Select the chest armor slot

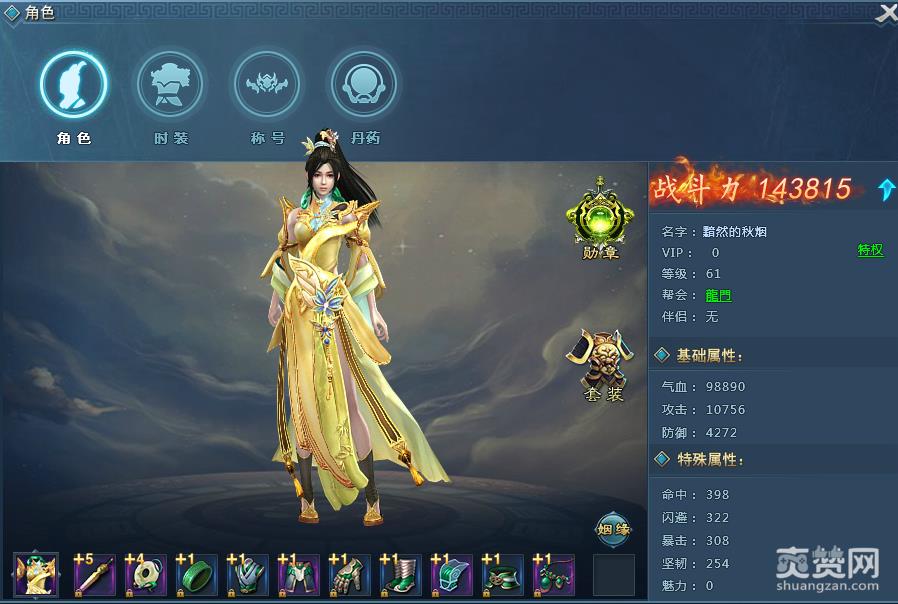[248, 575]
